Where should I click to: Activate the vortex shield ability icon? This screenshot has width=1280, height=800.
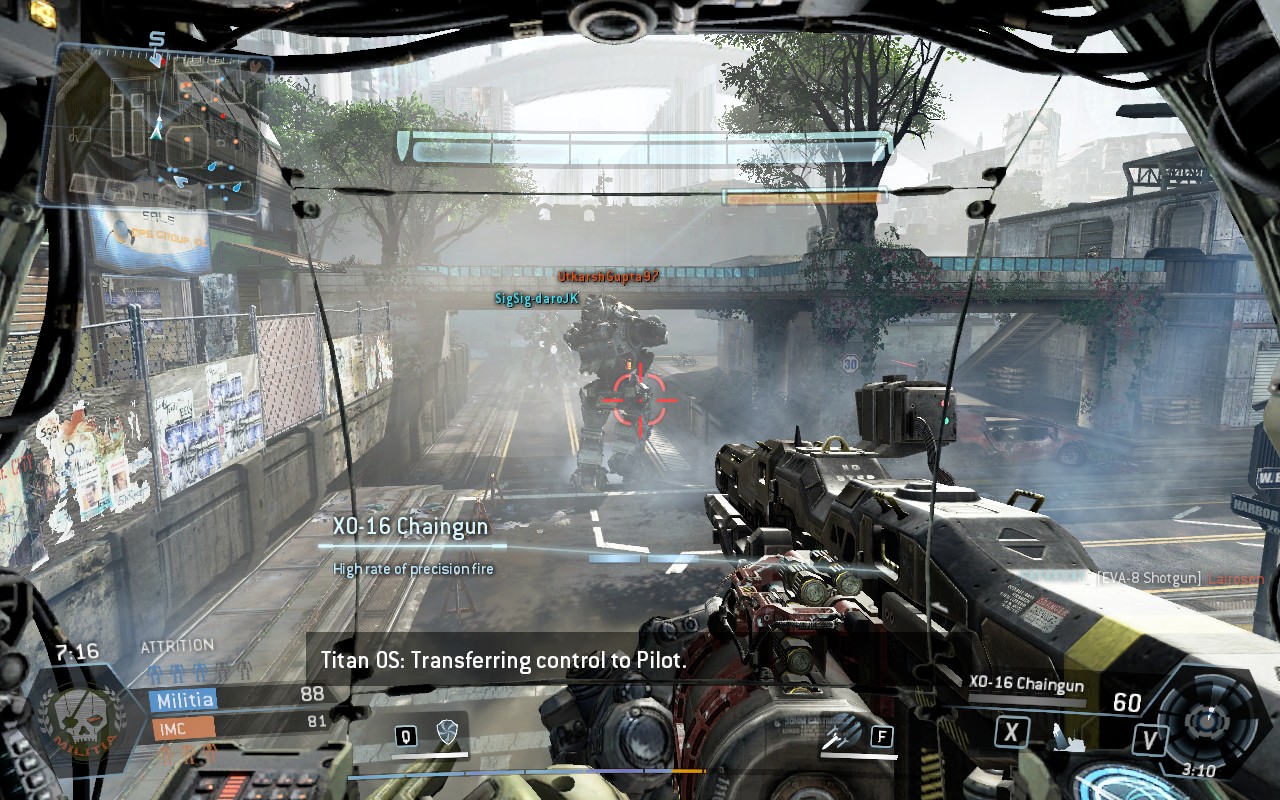click(446, 735)
